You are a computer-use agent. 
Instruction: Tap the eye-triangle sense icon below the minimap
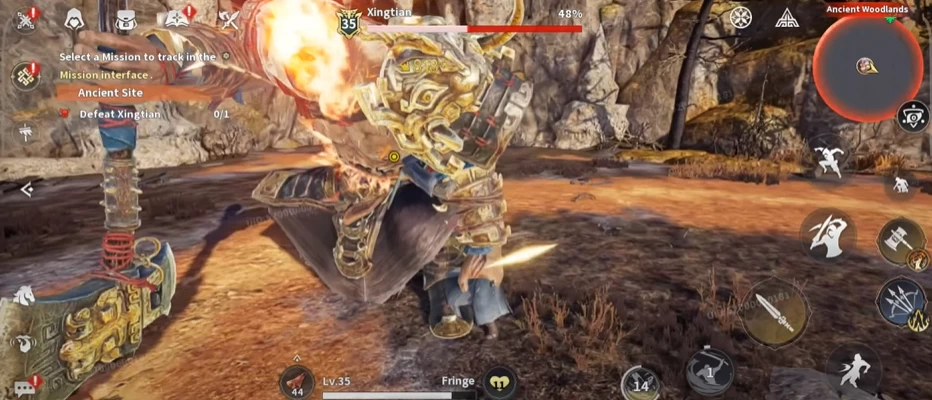[x=912, y=116]
